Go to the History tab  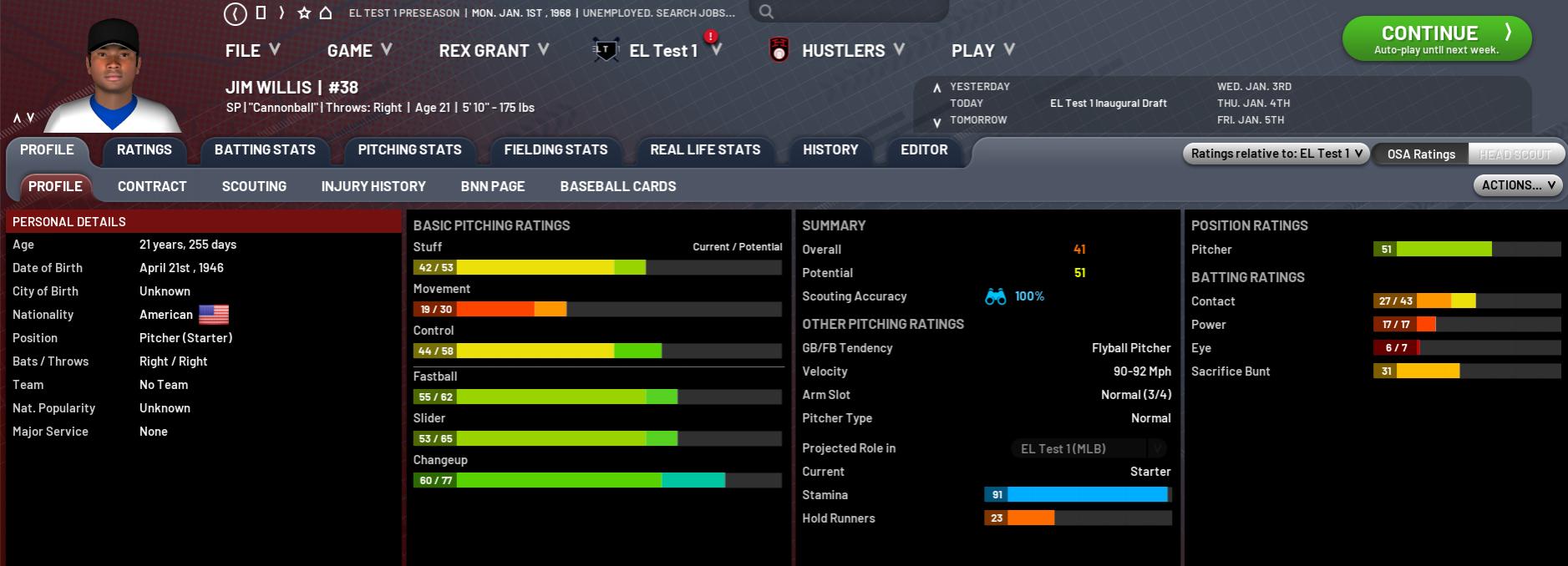pyautogui.click(x=830, y=150)
